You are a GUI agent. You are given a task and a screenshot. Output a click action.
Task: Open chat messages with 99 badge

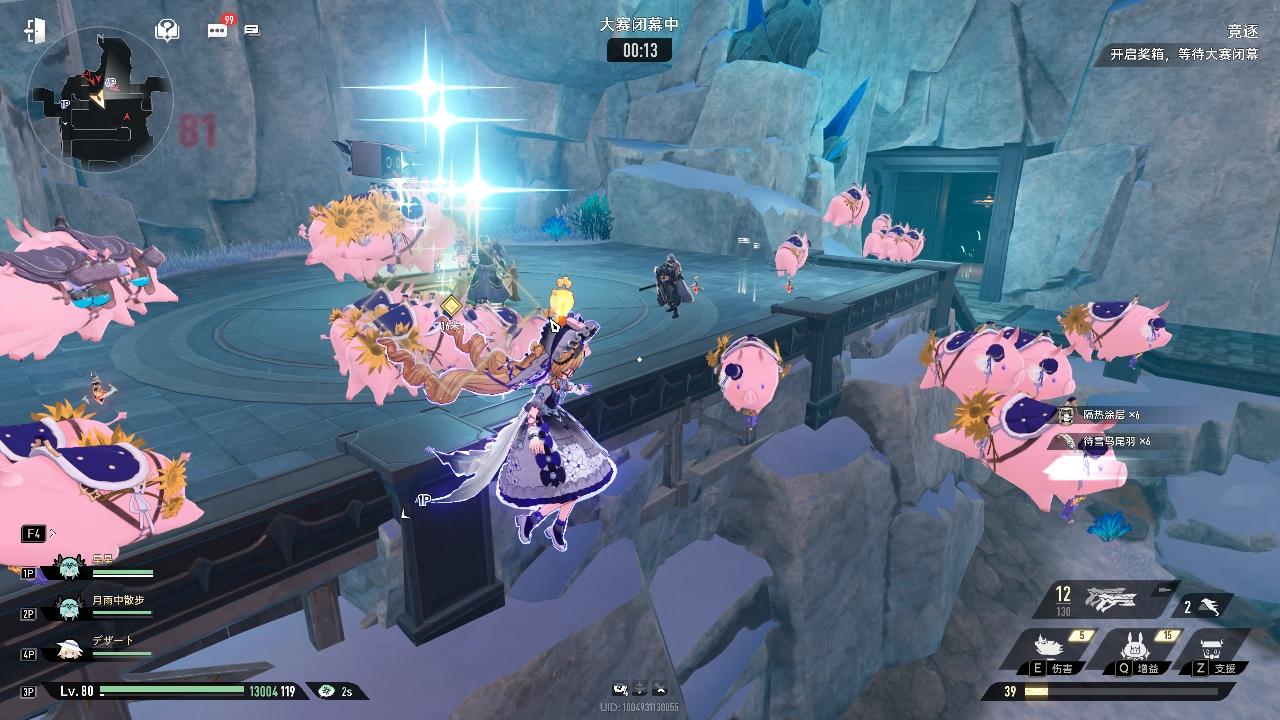(x=218, y=30)
